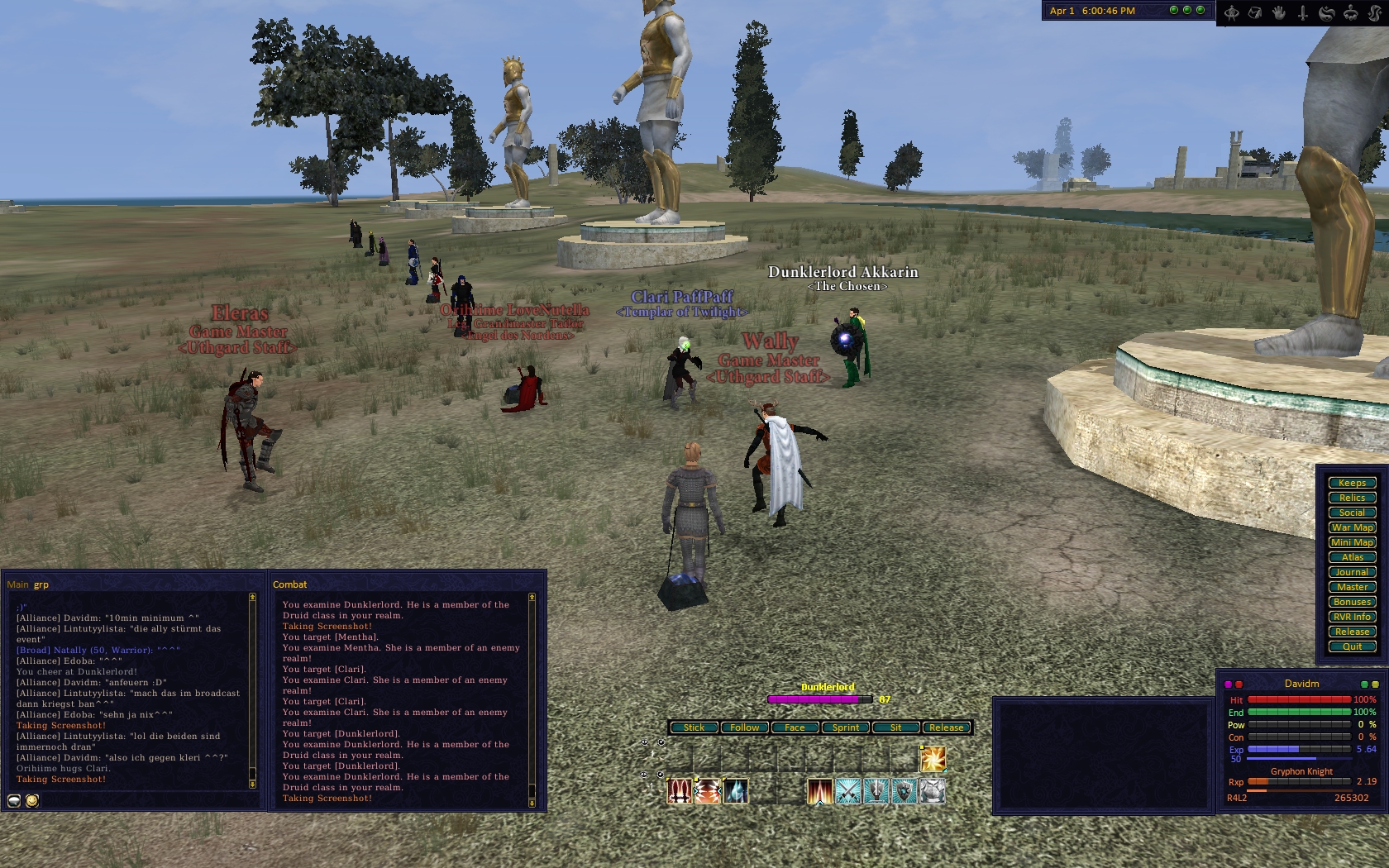
Task: Open the Journal
Action: [x=1352, y=572]
